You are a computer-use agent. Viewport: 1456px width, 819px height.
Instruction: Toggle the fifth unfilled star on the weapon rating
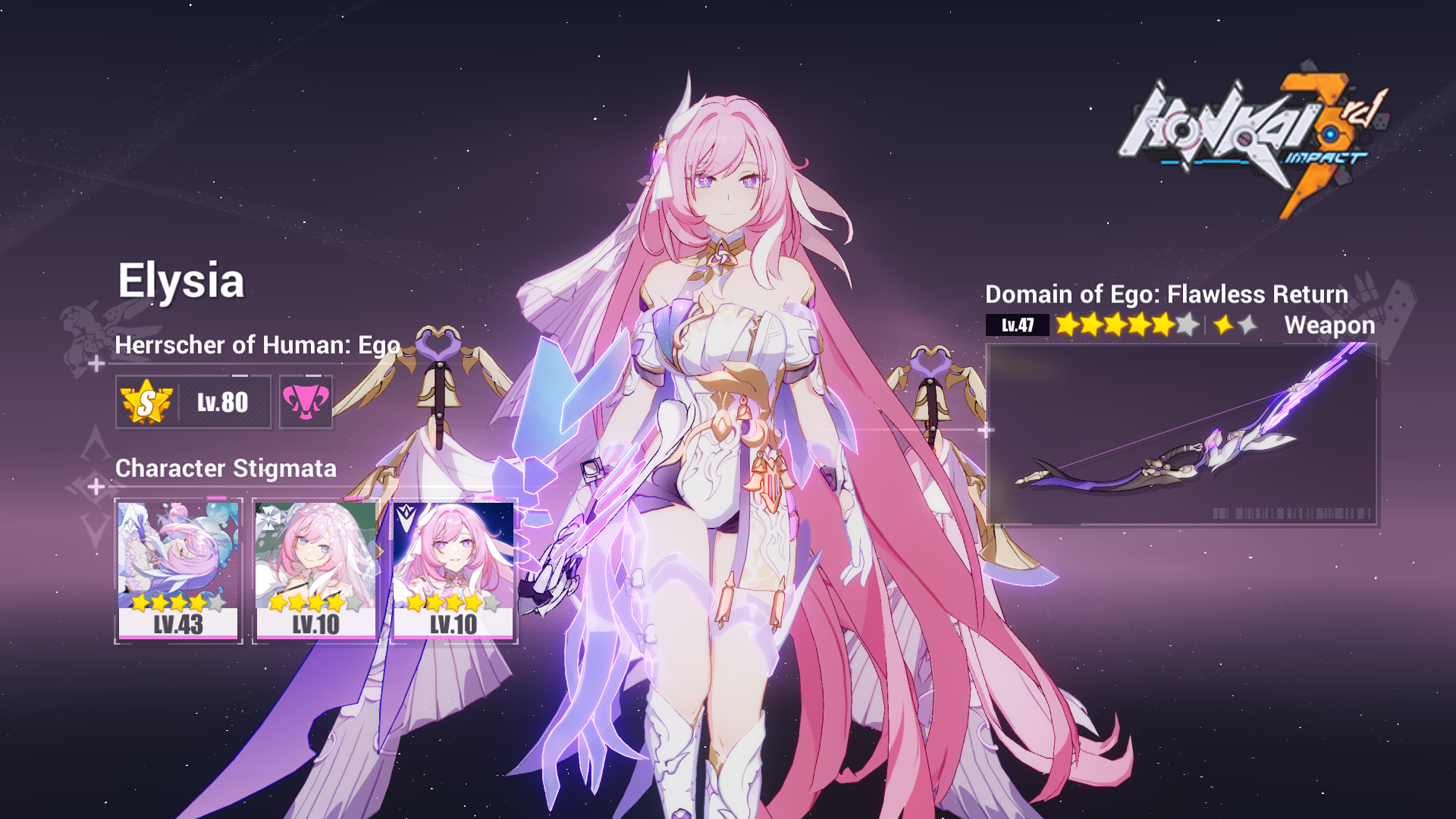point(1187,326)
